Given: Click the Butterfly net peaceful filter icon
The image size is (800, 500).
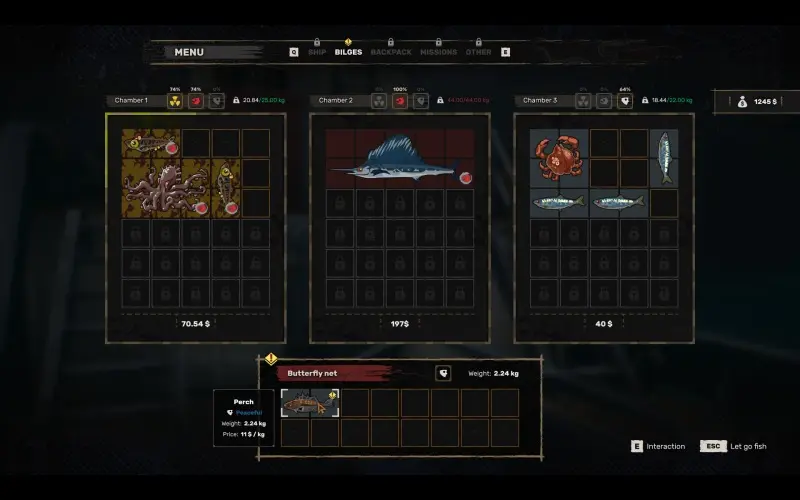Looking at the screenshot, I should tap(443, 373).
